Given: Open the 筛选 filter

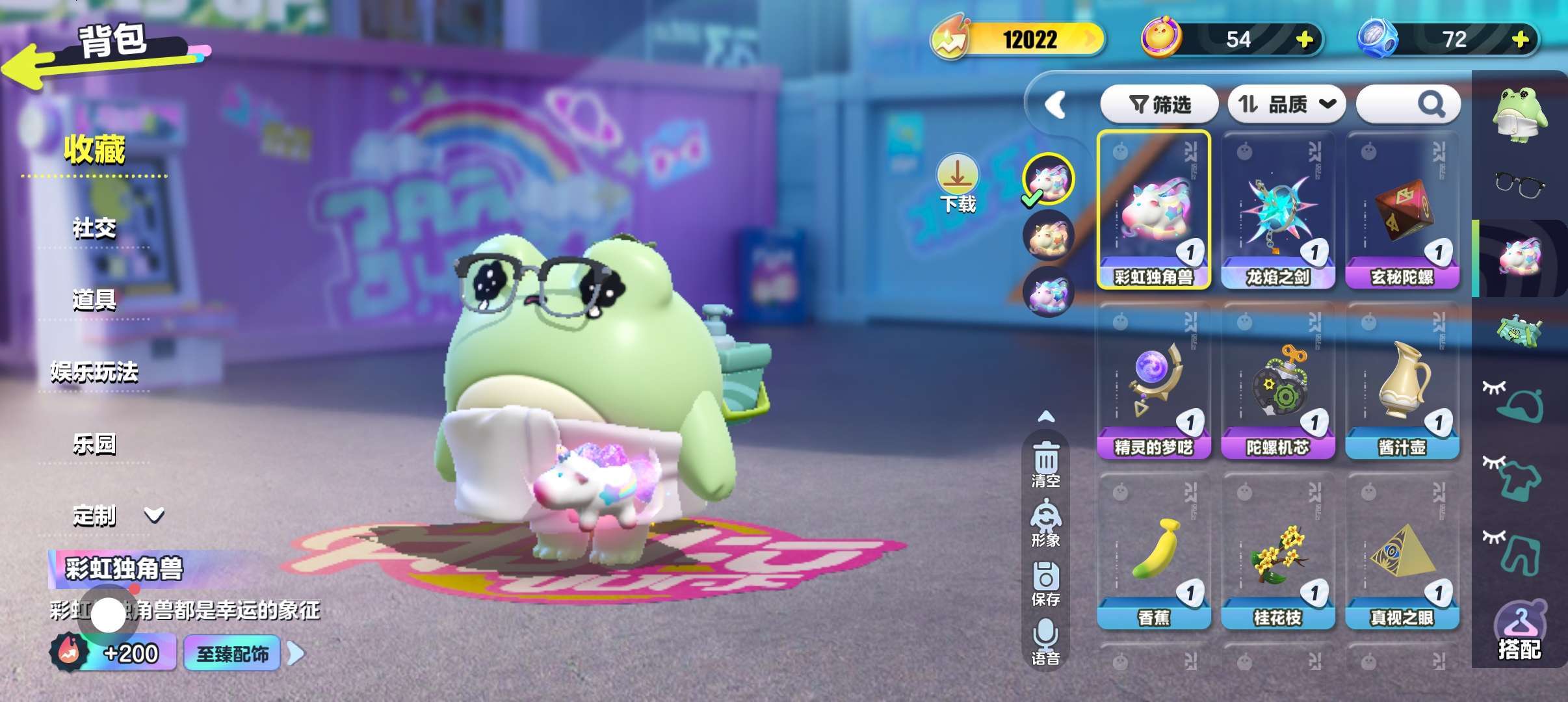Looking at the screenshot, I should pyautogui.click(x=1159, y=104).
